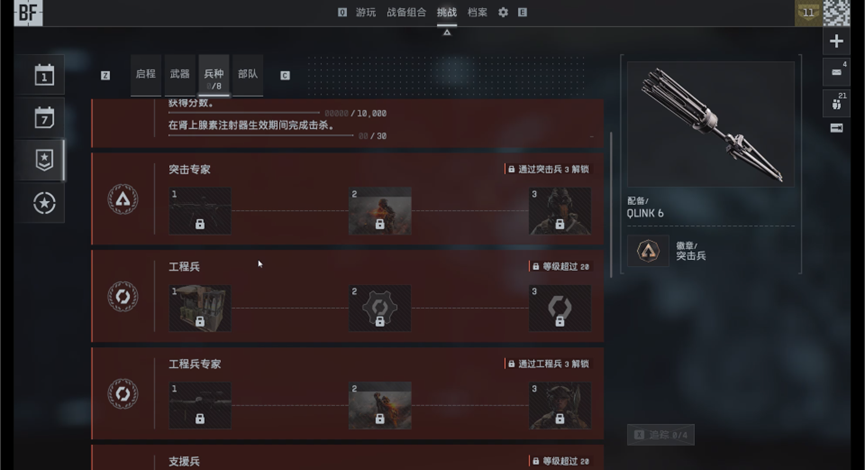Open the 档案 profile menu
This screenshot has height=470, width=865.
pos(478,12)
